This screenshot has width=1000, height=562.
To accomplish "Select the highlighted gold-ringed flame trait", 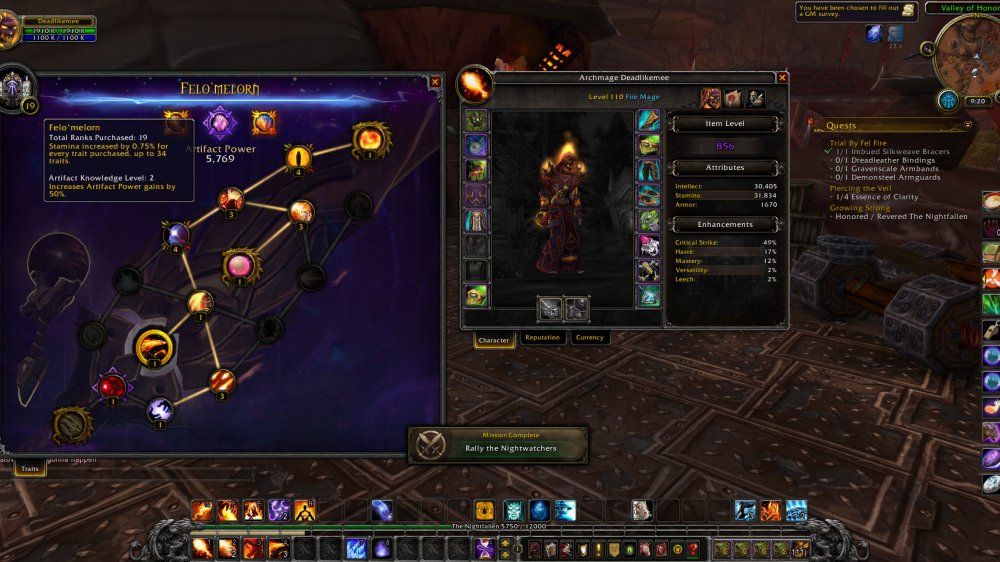I will coord(154,348).
